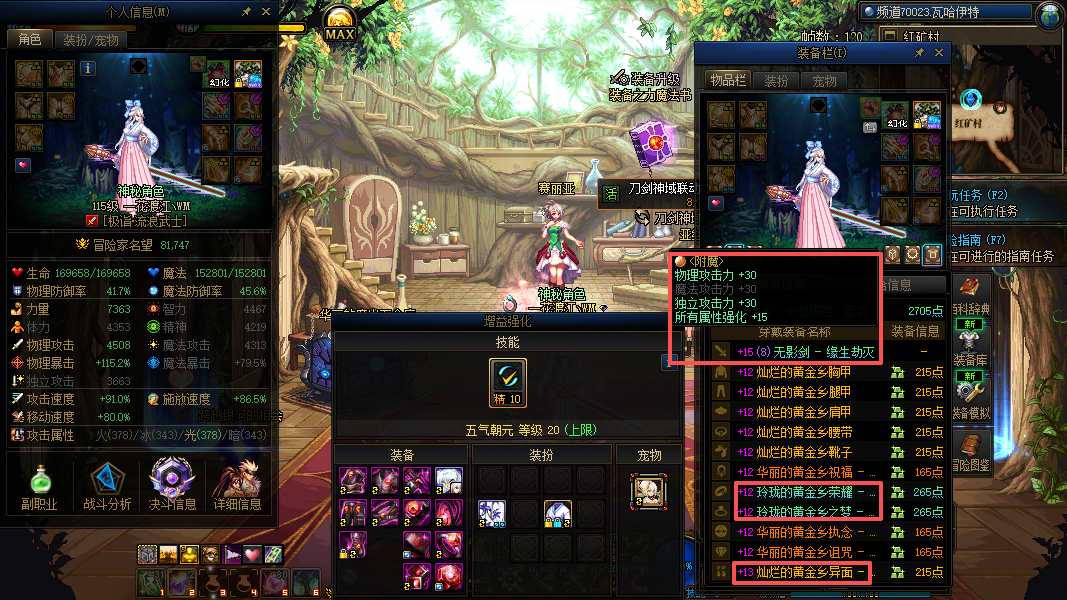
Task: Open 决斗信息 duel information
Action: pyautogui.click(x=171, y=486)
